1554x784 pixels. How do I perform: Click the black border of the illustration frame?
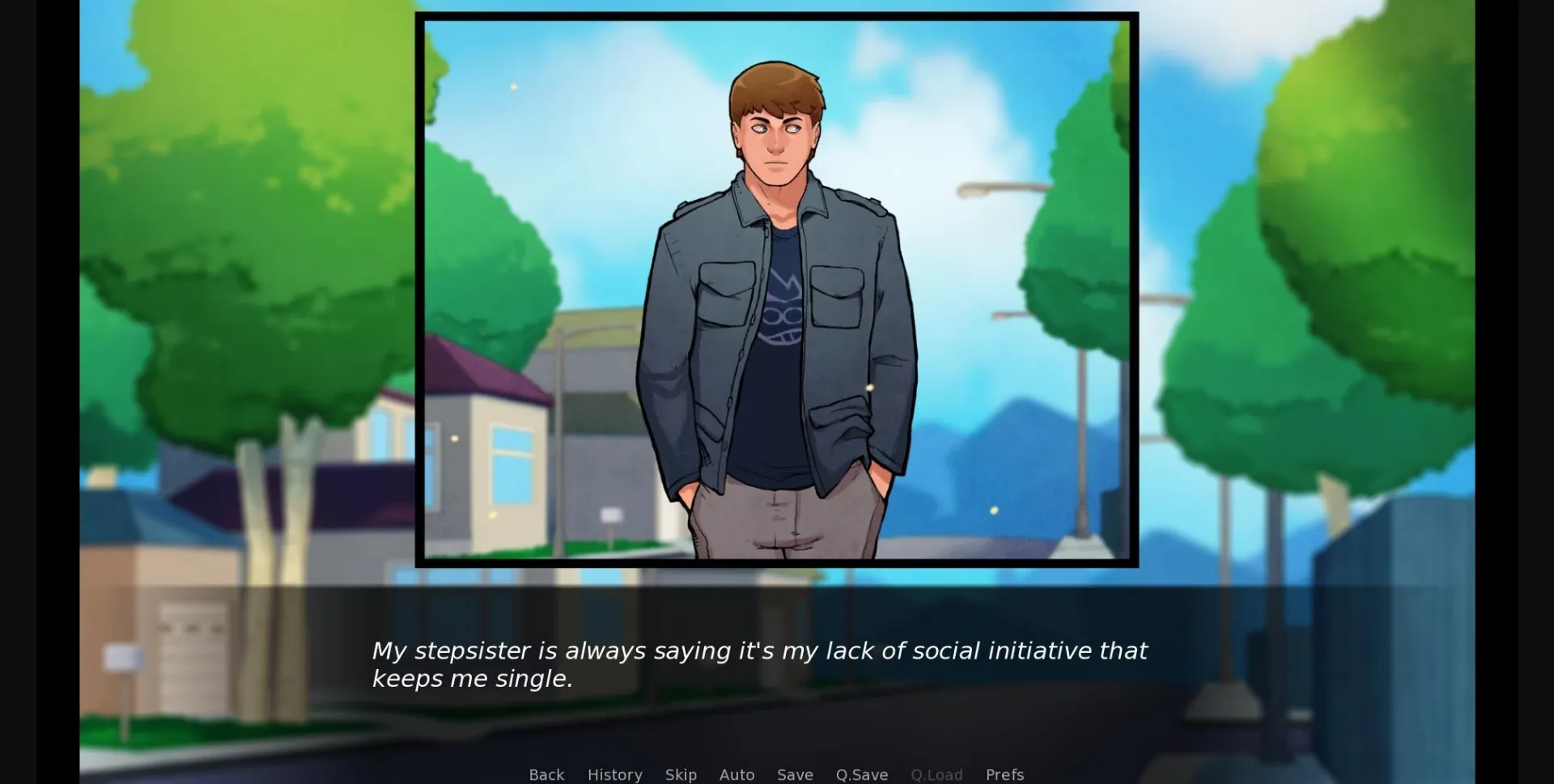(x=777, y=16)
